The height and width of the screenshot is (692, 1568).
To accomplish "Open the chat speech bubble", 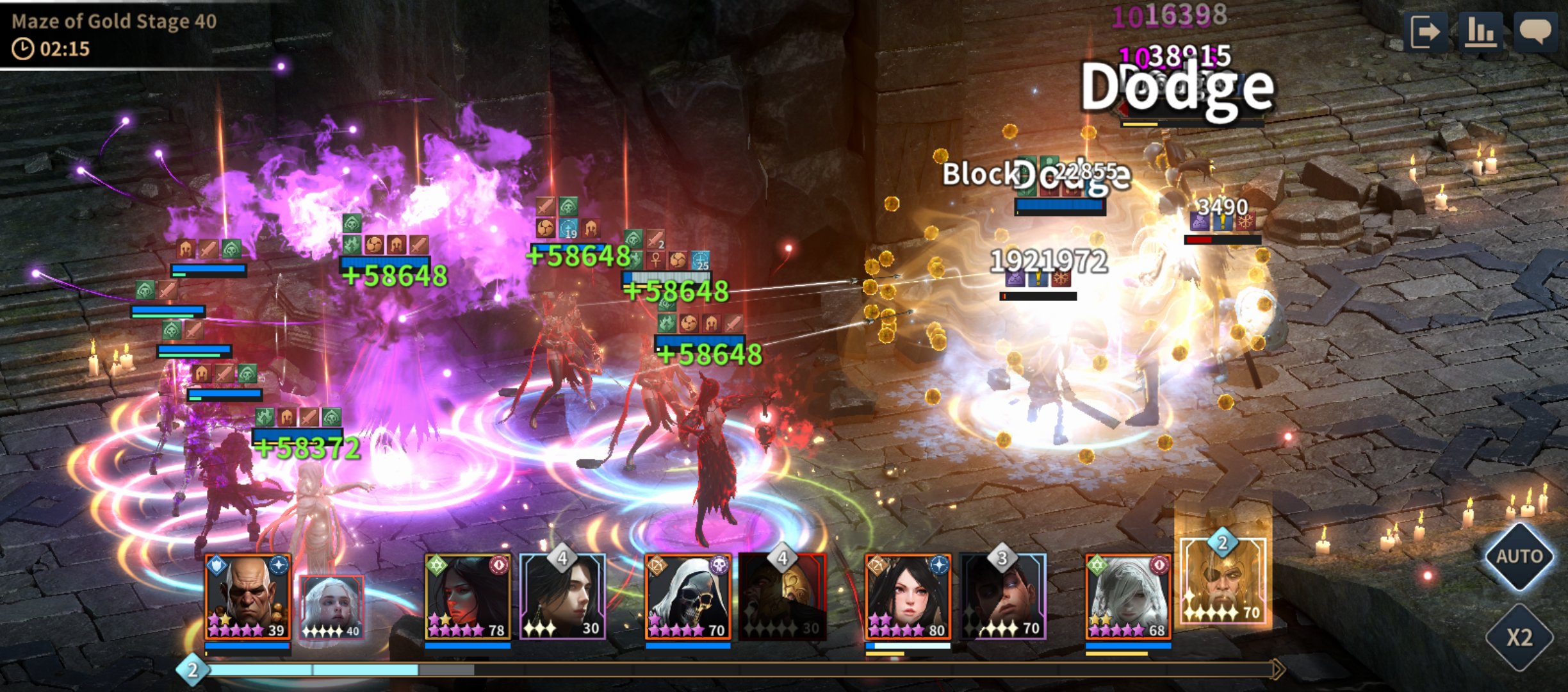I will (x=1535, y=31).
